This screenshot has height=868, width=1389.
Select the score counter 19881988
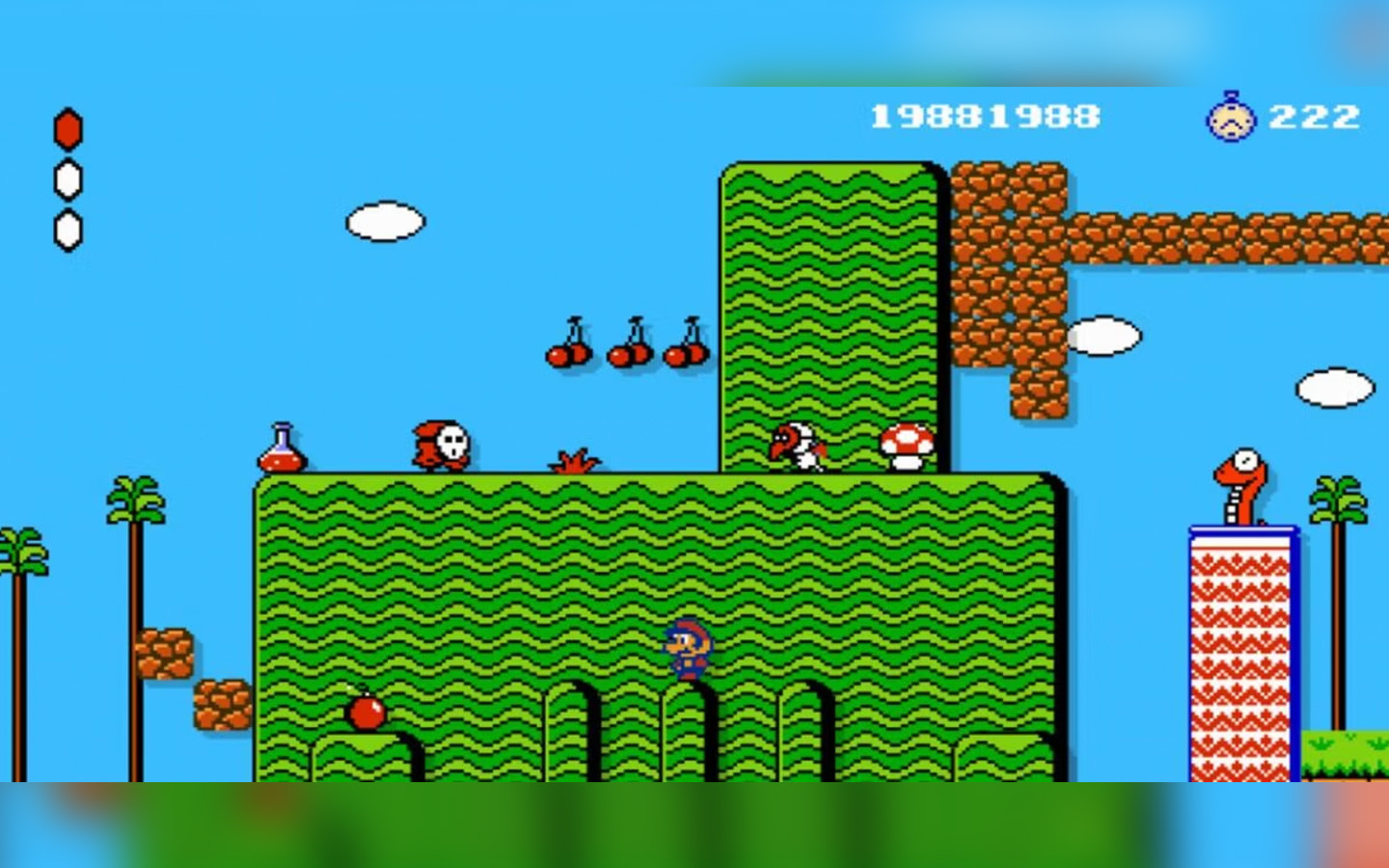(x=983, y=115)
